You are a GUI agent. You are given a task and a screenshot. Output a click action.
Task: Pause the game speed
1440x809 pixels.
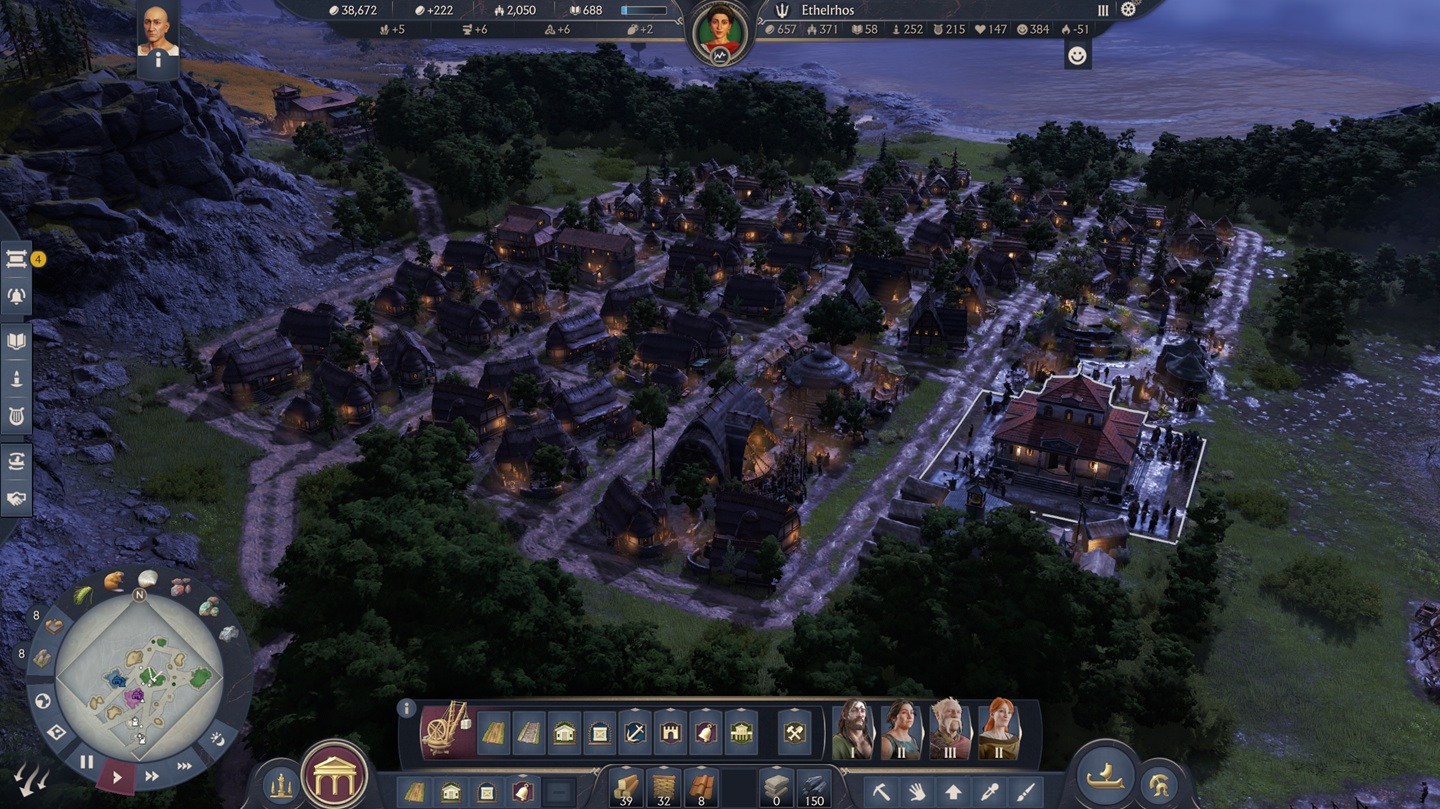(x=87, y=762)
